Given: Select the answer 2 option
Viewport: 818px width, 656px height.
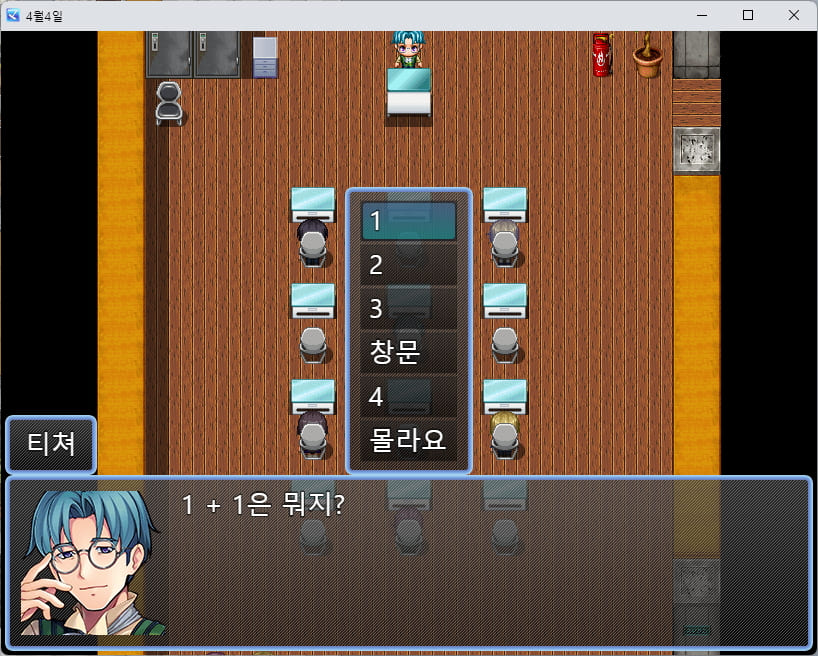Looking at the screenshot, I should (408, 265).
